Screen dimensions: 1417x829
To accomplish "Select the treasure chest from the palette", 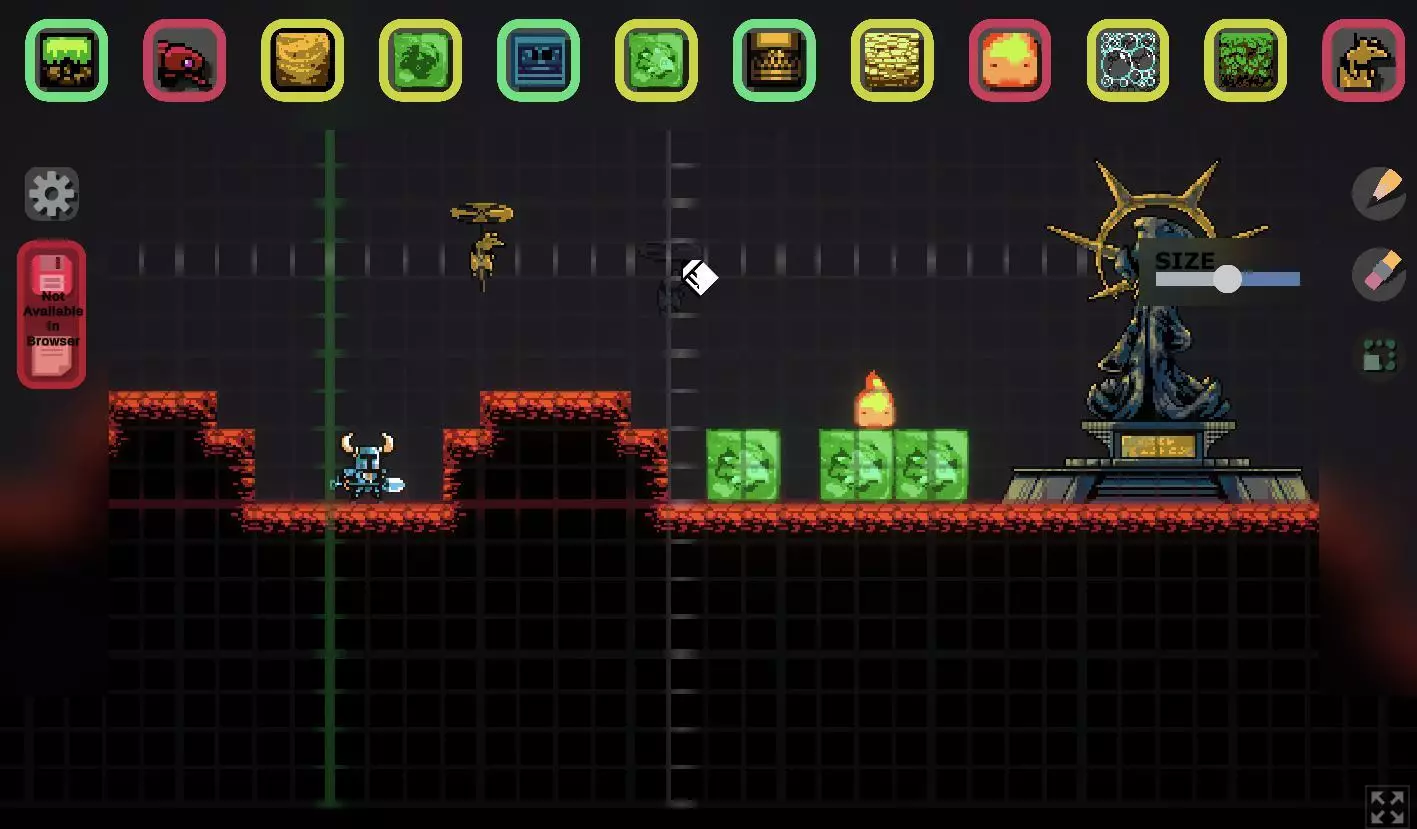I will click(x=774, y=60).
